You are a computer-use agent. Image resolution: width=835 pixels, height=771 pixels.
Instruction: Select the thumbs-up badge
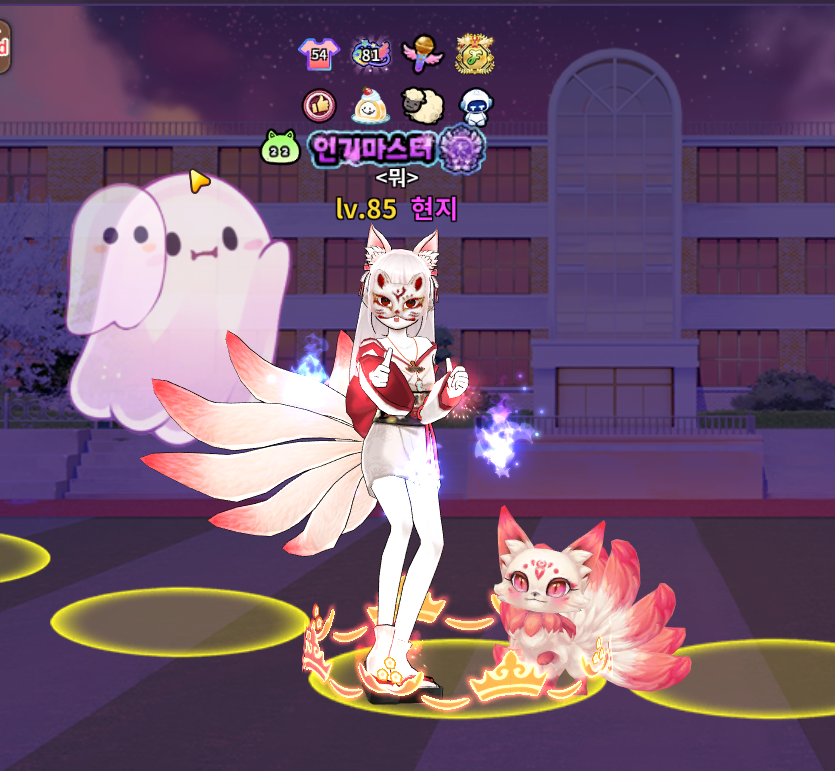coord(319,104)
